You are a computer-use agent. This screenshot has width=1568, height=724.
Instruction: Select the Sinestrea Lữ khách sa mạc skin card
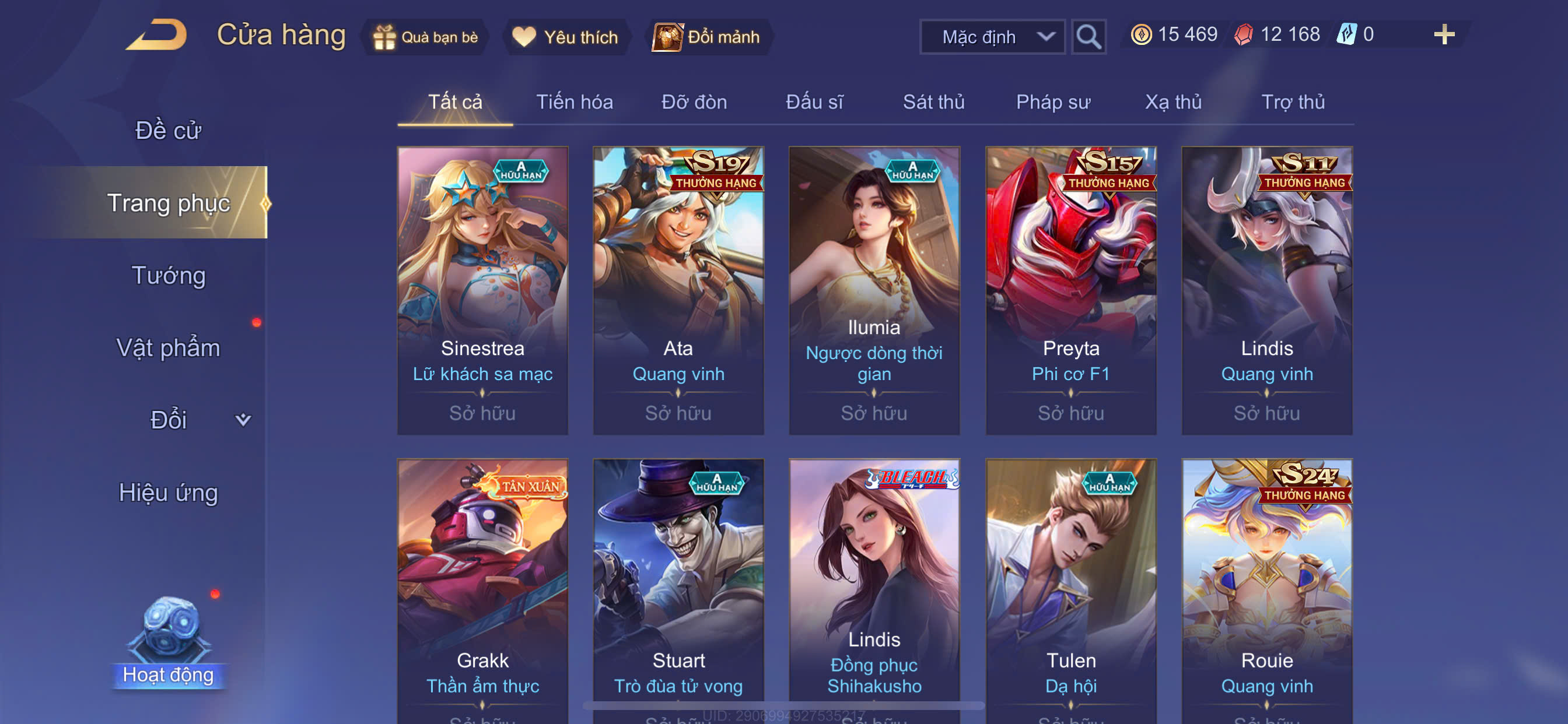(482, 290)
